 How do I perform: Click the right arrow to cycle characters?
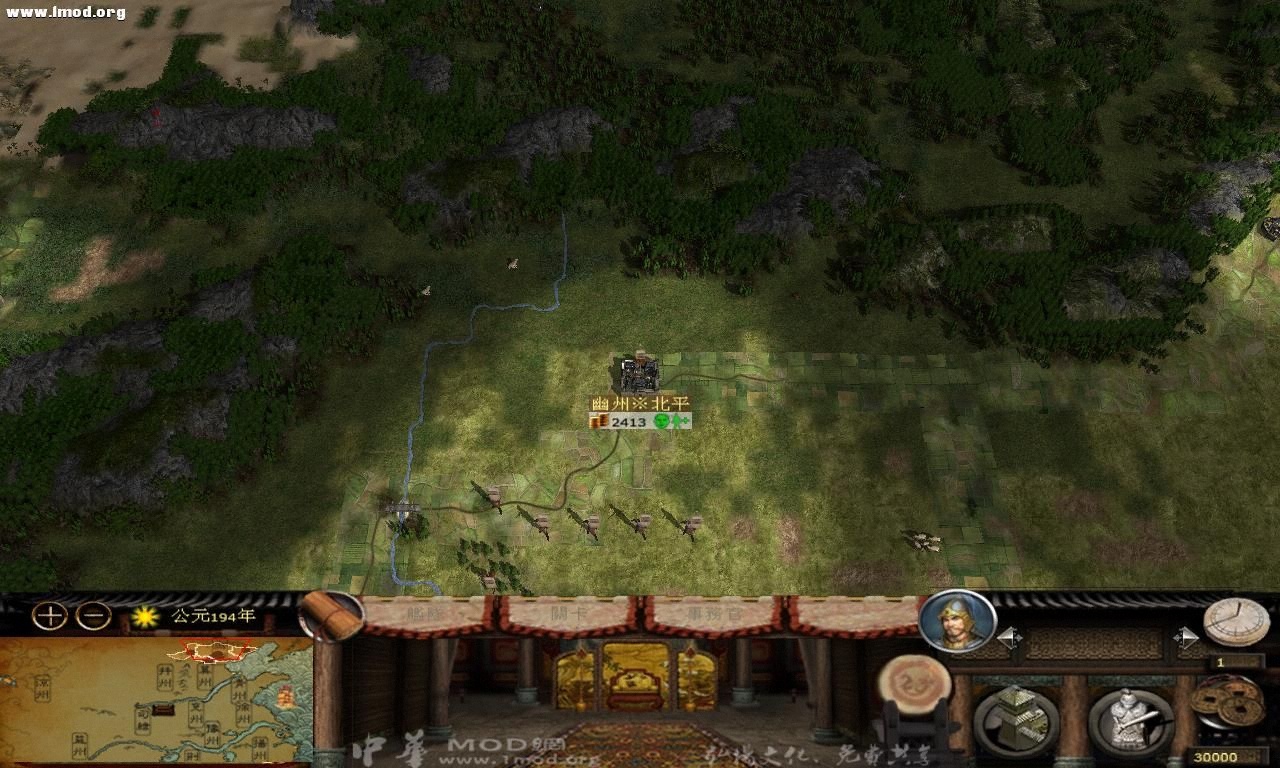pyautogui.click(x=1186, y=636)
